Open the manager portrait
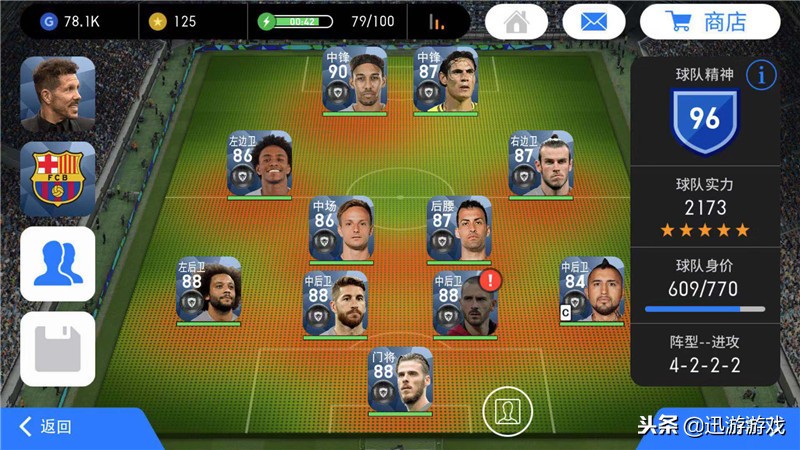This screenshot has width=800, height=450. pyautogui.click(x=58, y=95)
